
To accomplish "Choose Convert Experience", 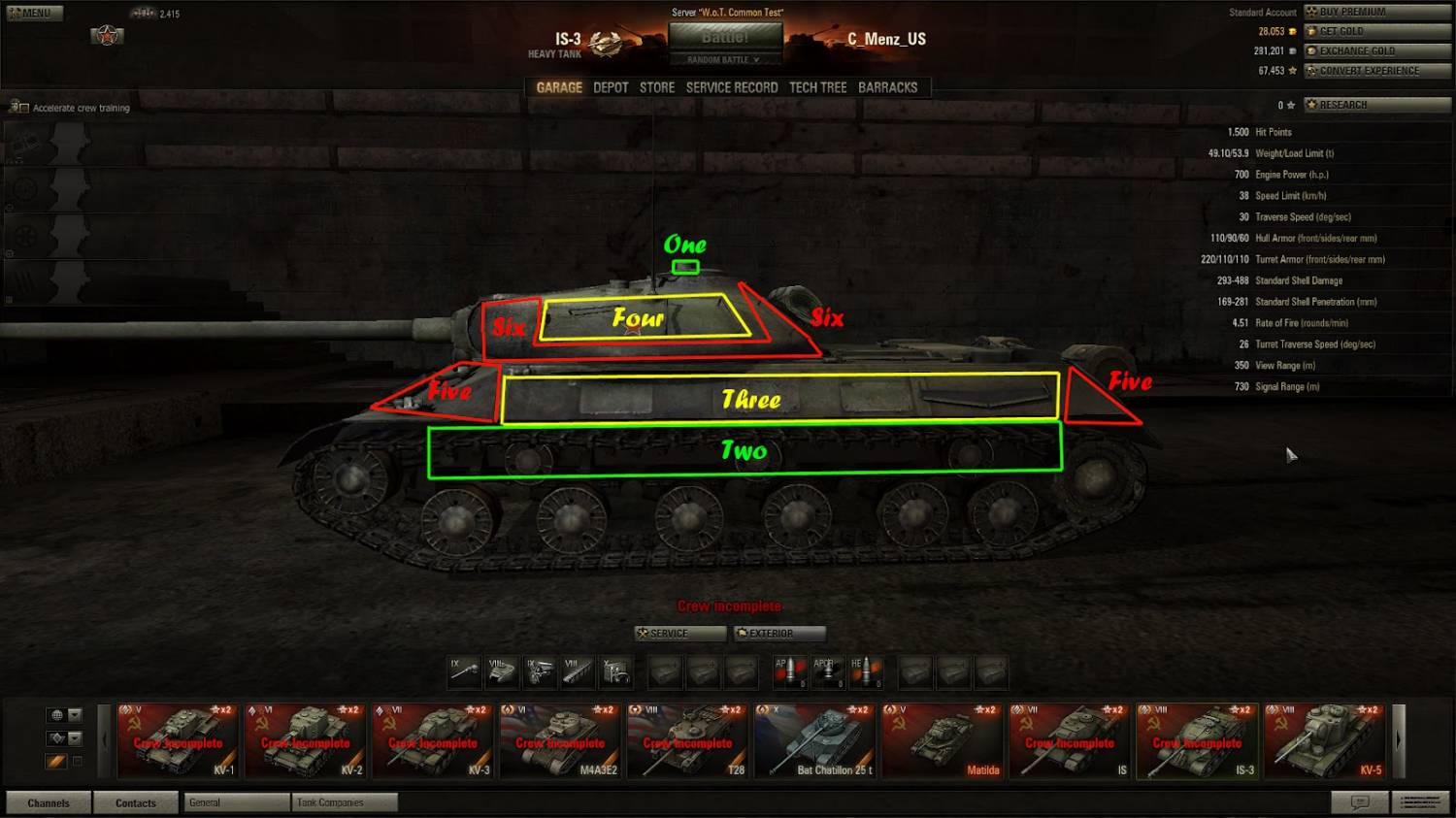I will tap(1377, 71).
